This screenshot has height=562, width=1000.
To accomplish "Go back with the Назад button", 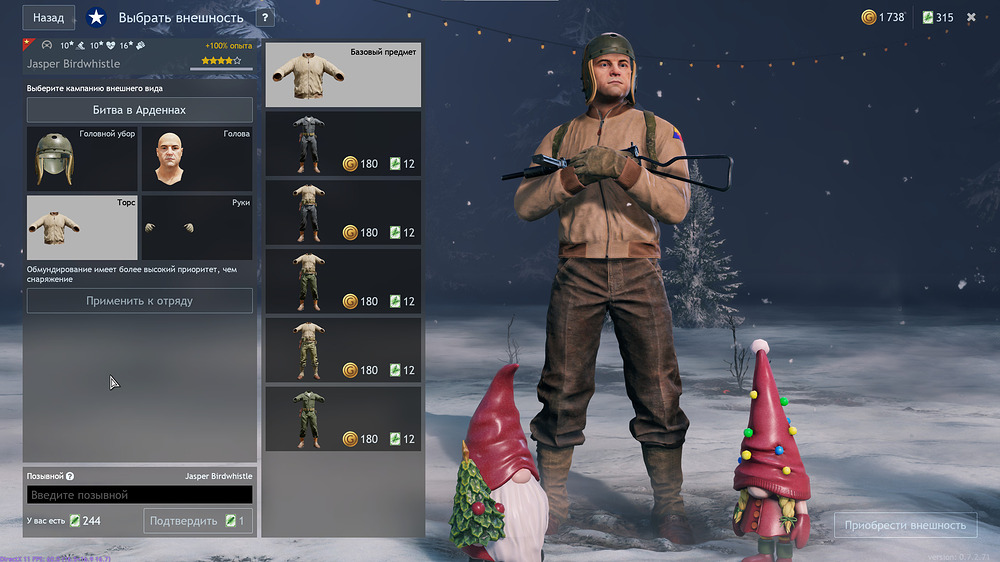I will (48, 18).
